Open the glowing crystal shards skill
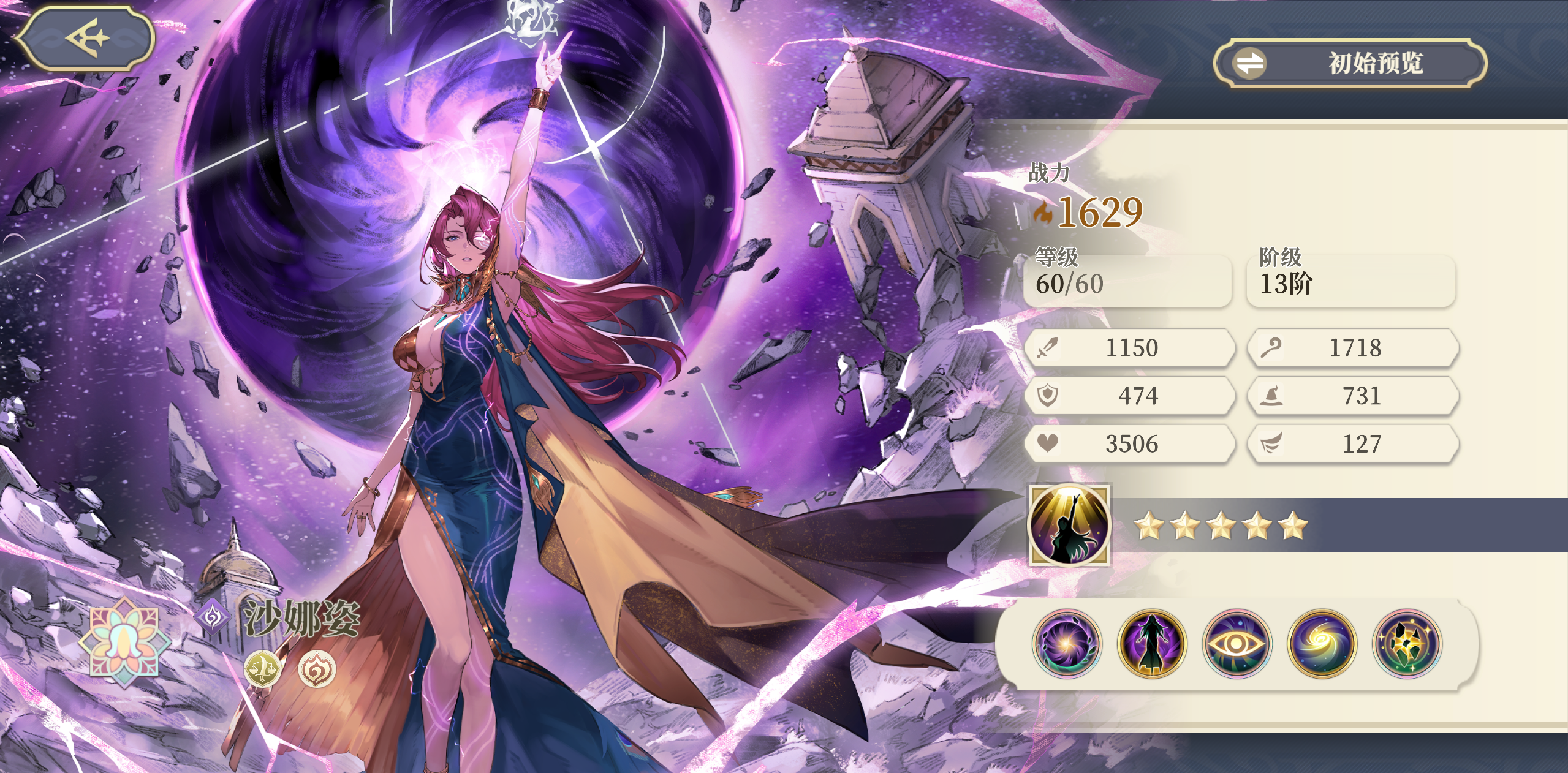Viewport: 1568px width, 773px height. [1407, 644]
